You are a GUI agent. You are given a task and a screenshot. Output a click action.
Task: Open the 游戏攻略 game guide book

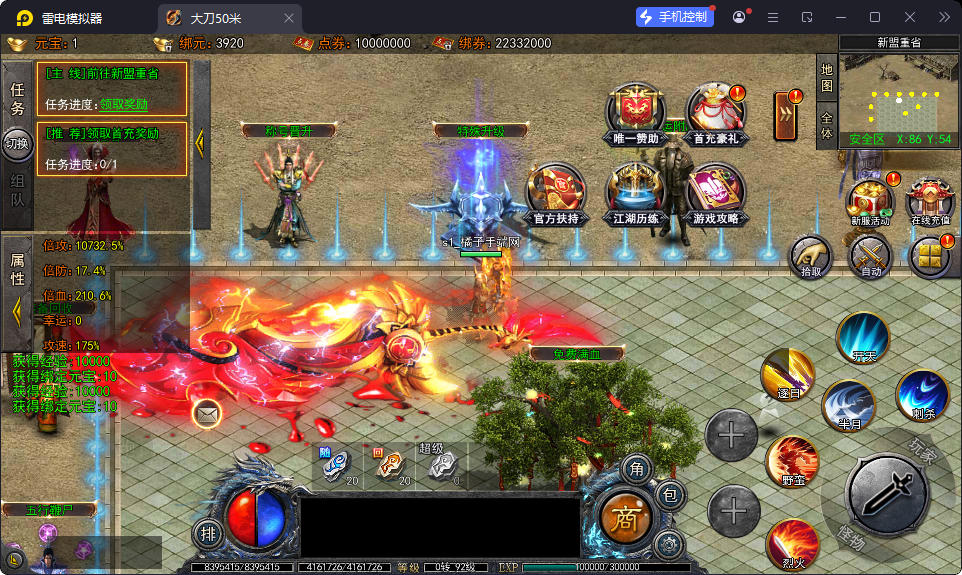(x=715, y=192)
